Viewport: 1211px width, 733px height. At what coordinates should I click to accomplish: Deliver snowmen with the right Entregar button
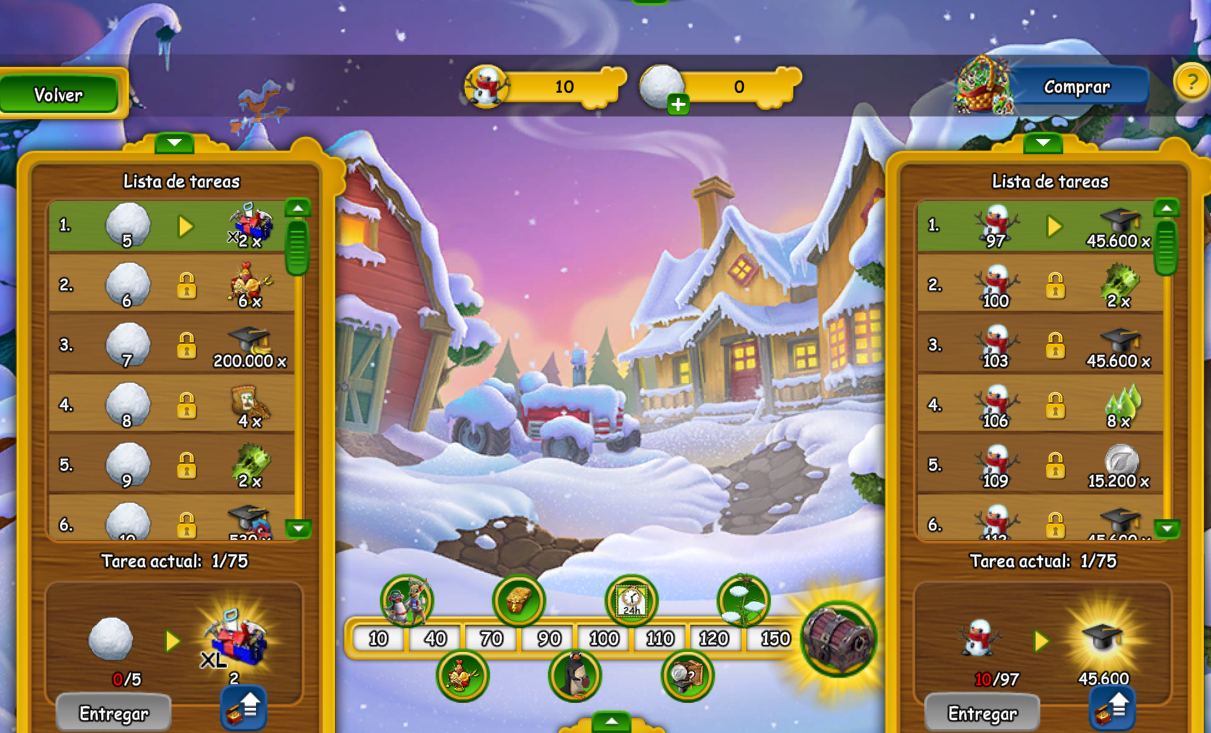tap(982, 713)
